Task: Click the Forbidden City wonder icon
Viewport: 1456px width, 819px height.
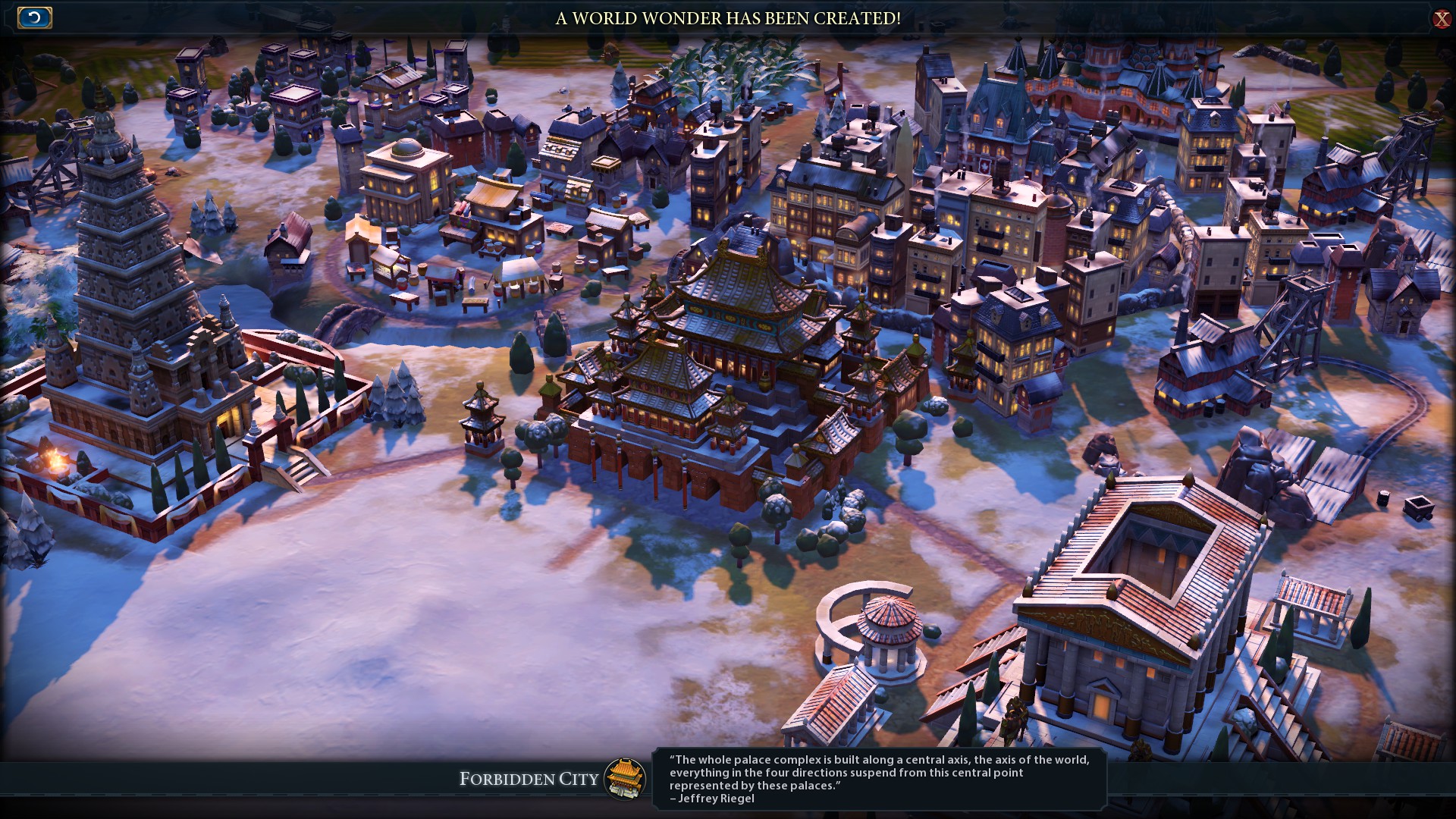Action: (625, 779)
